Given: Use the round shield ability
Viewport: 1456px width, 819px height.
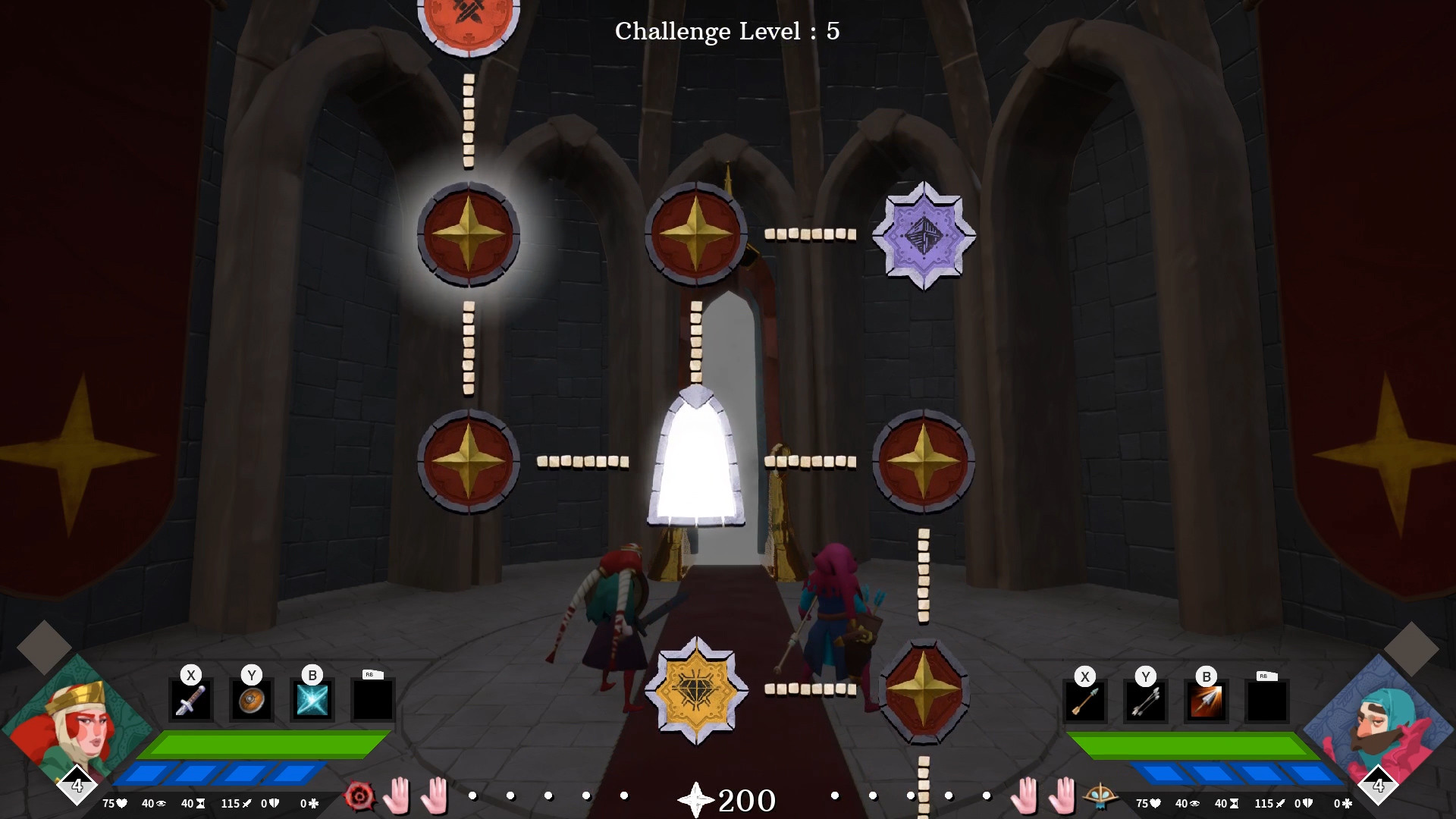Looking at the screenshot, I should pyautogui.click(x=251, y=699).
